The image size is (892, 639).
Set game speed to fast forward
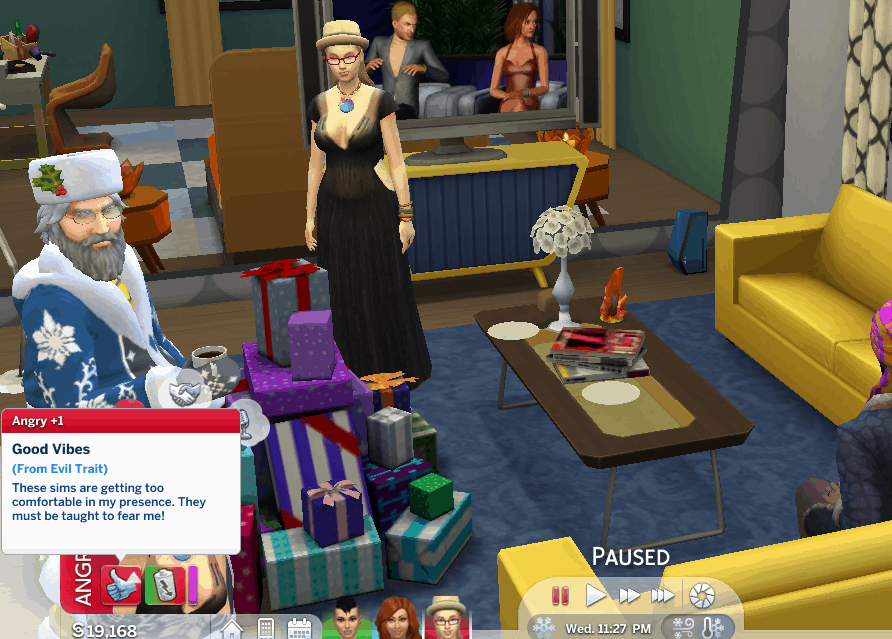pyautogui.click(x=629, y=596)
